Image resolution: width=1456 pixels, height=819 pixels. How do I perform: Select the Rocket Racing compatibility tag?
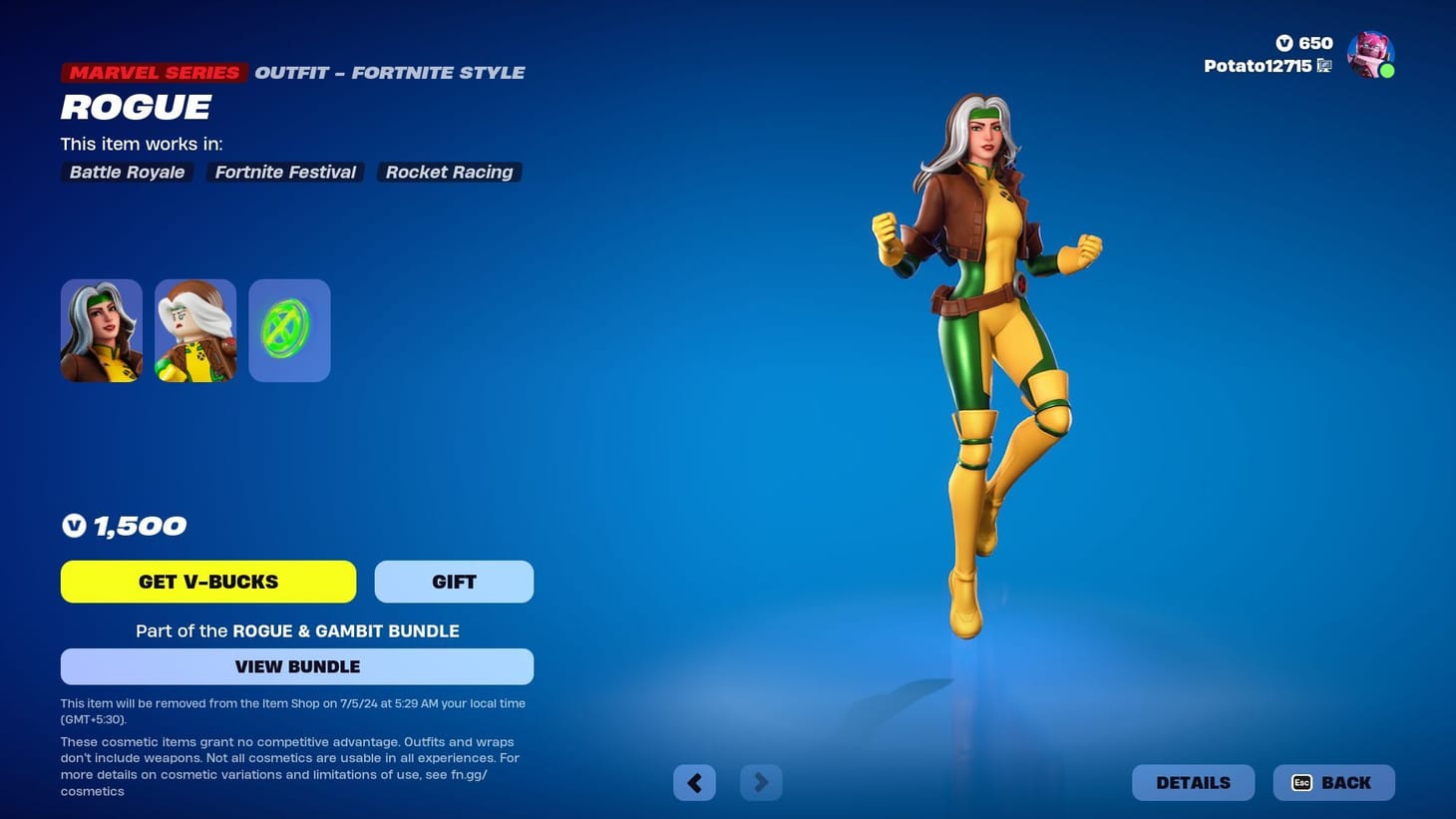tap(449, 172)
